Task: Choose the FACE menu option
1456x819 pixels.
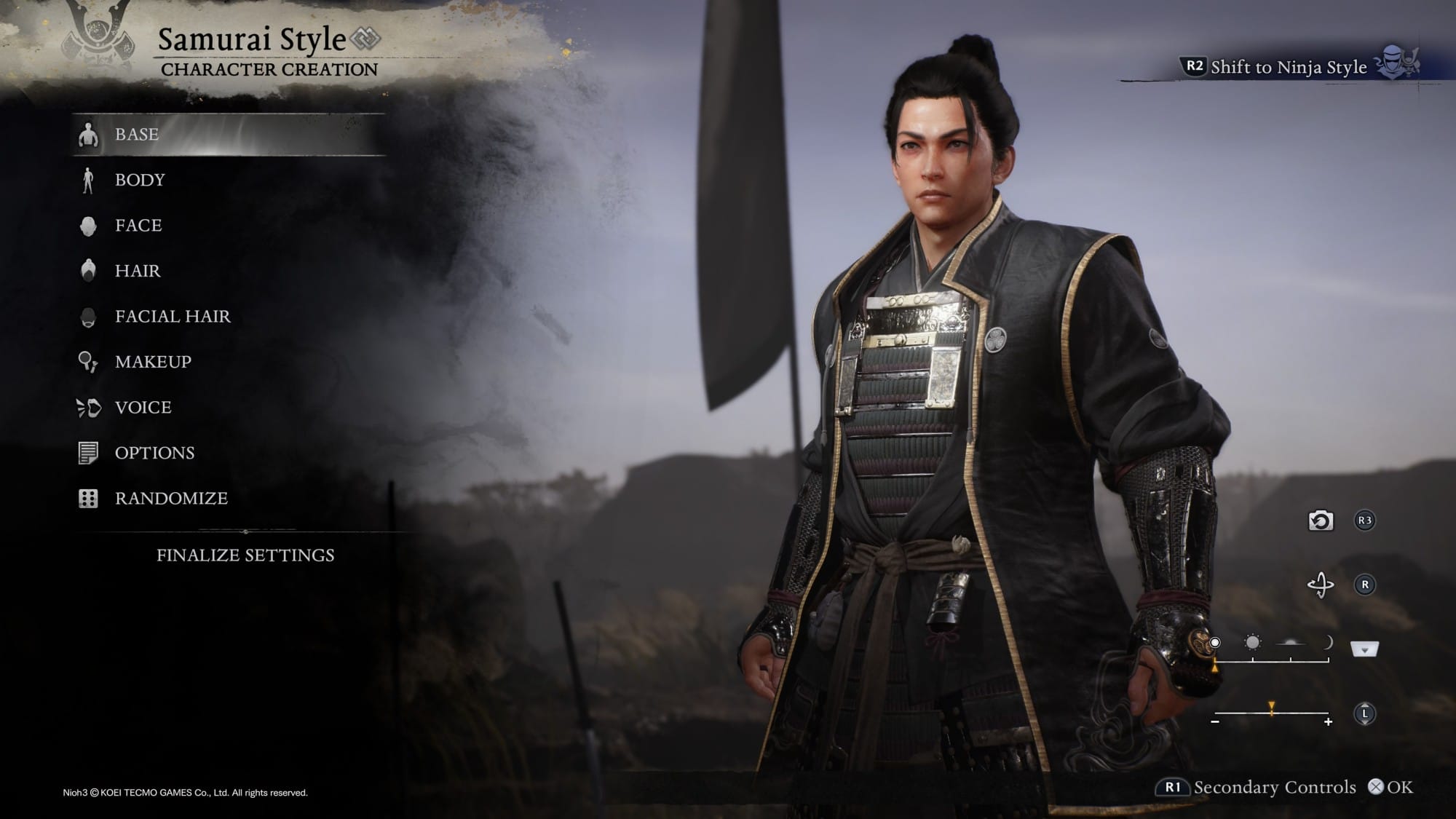Action: click(x=138, y=226)
